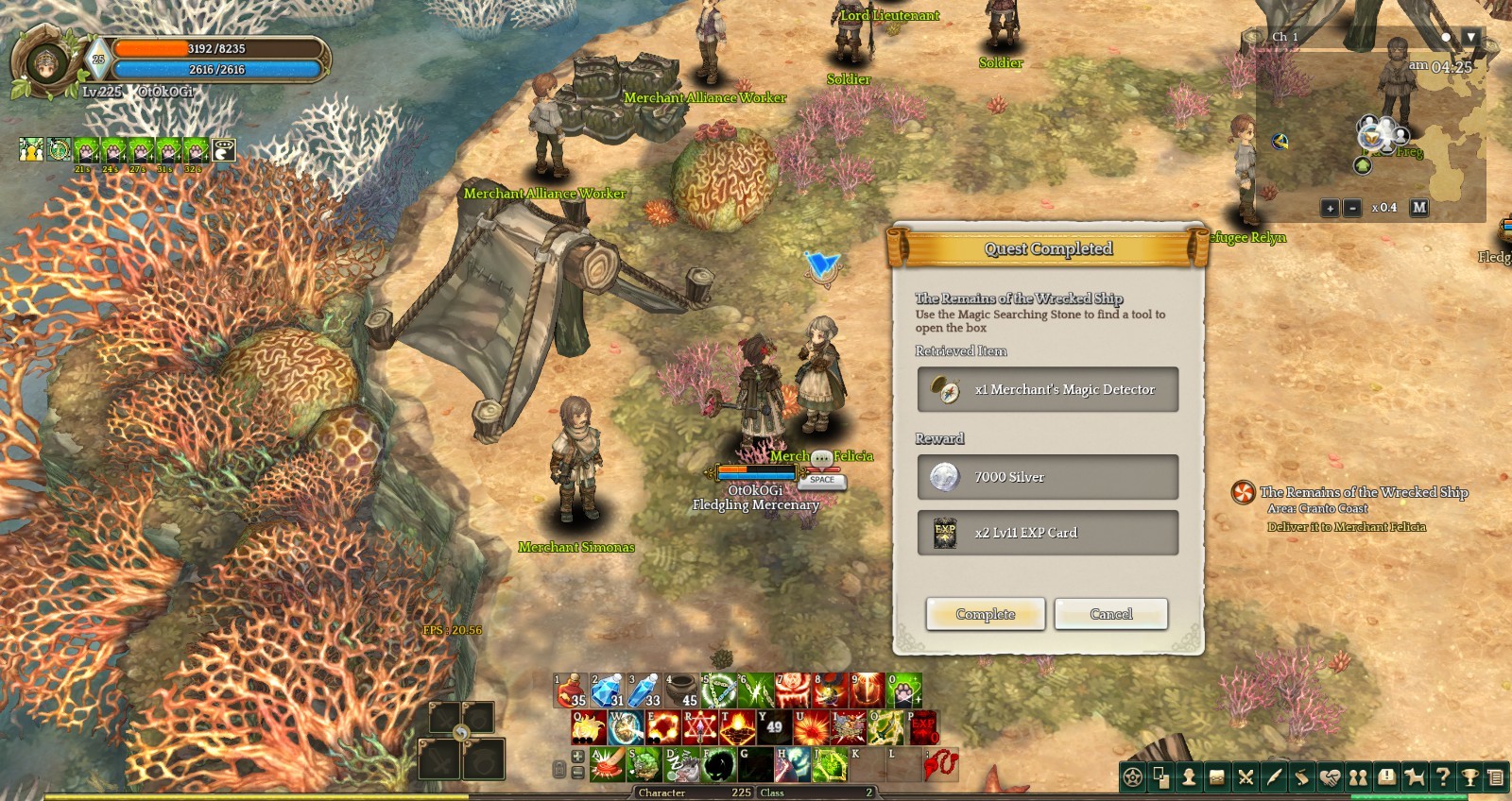Screen dimensions: 1512x801
Task: Select the Remains of the Wrecked Ship tracker
Action: click(x=1363, y=492)
